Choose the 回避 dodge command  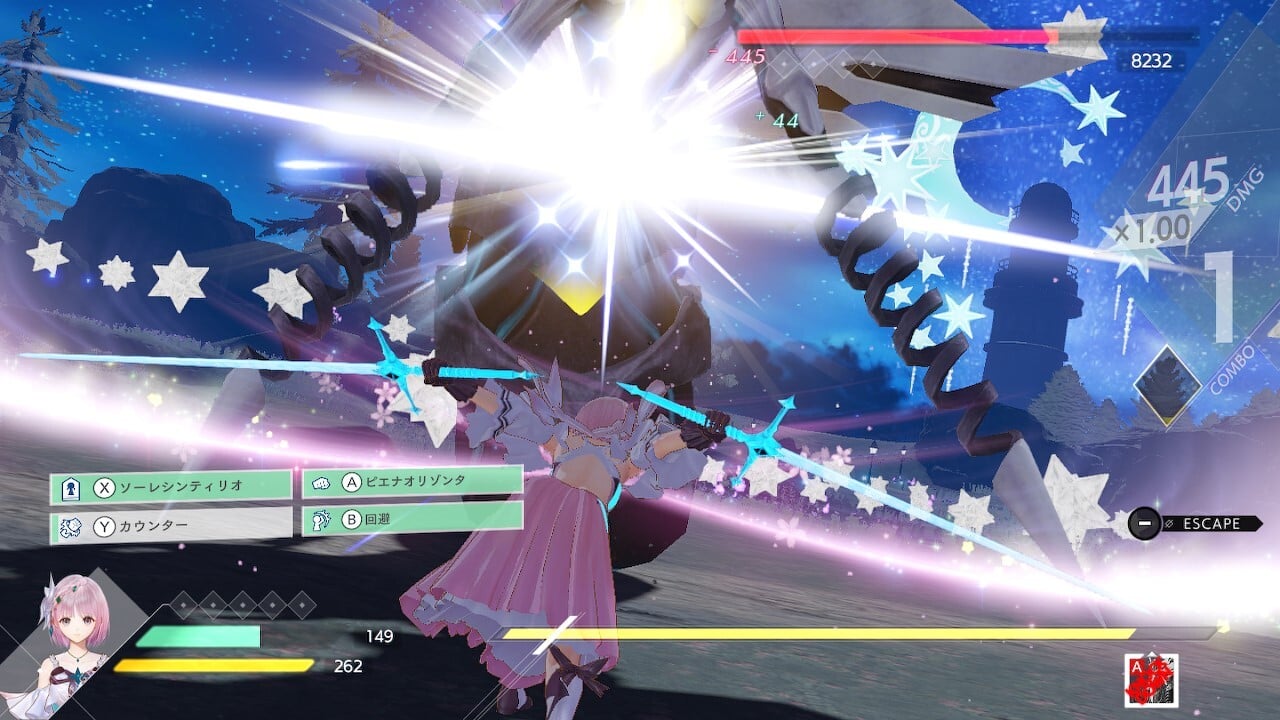(412, 518)
